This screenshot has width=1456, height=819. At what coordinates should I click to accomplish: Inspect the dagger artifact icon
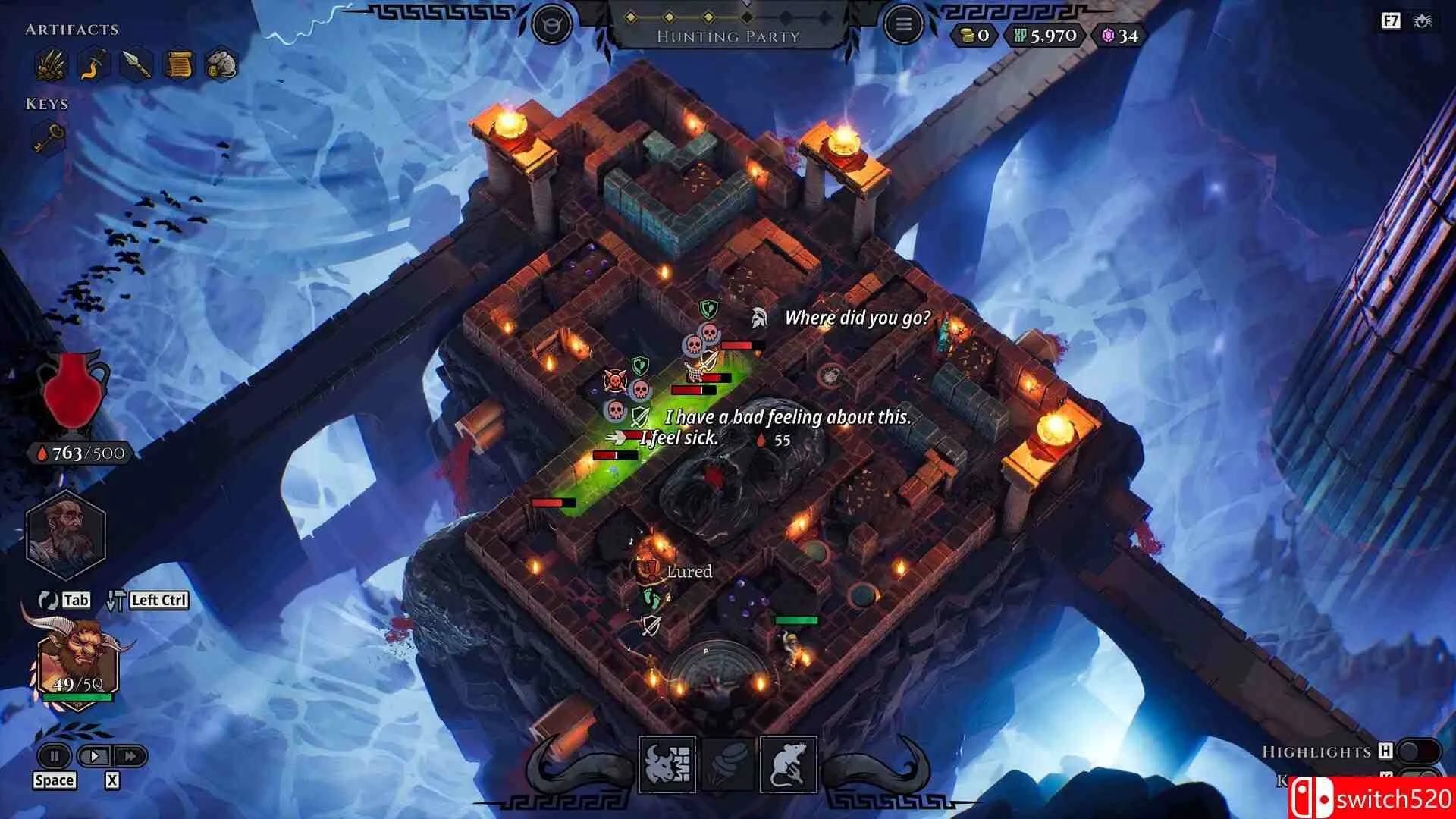pyautogui.click(x=94, y=65)
